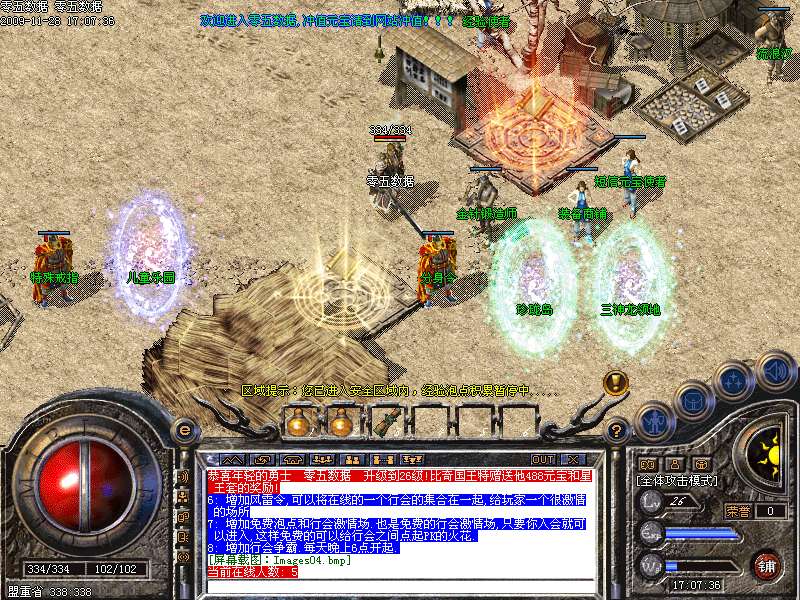Open the skills panel with four-star icon
This screenshot has width=800, height=600.
pos(734,382)
